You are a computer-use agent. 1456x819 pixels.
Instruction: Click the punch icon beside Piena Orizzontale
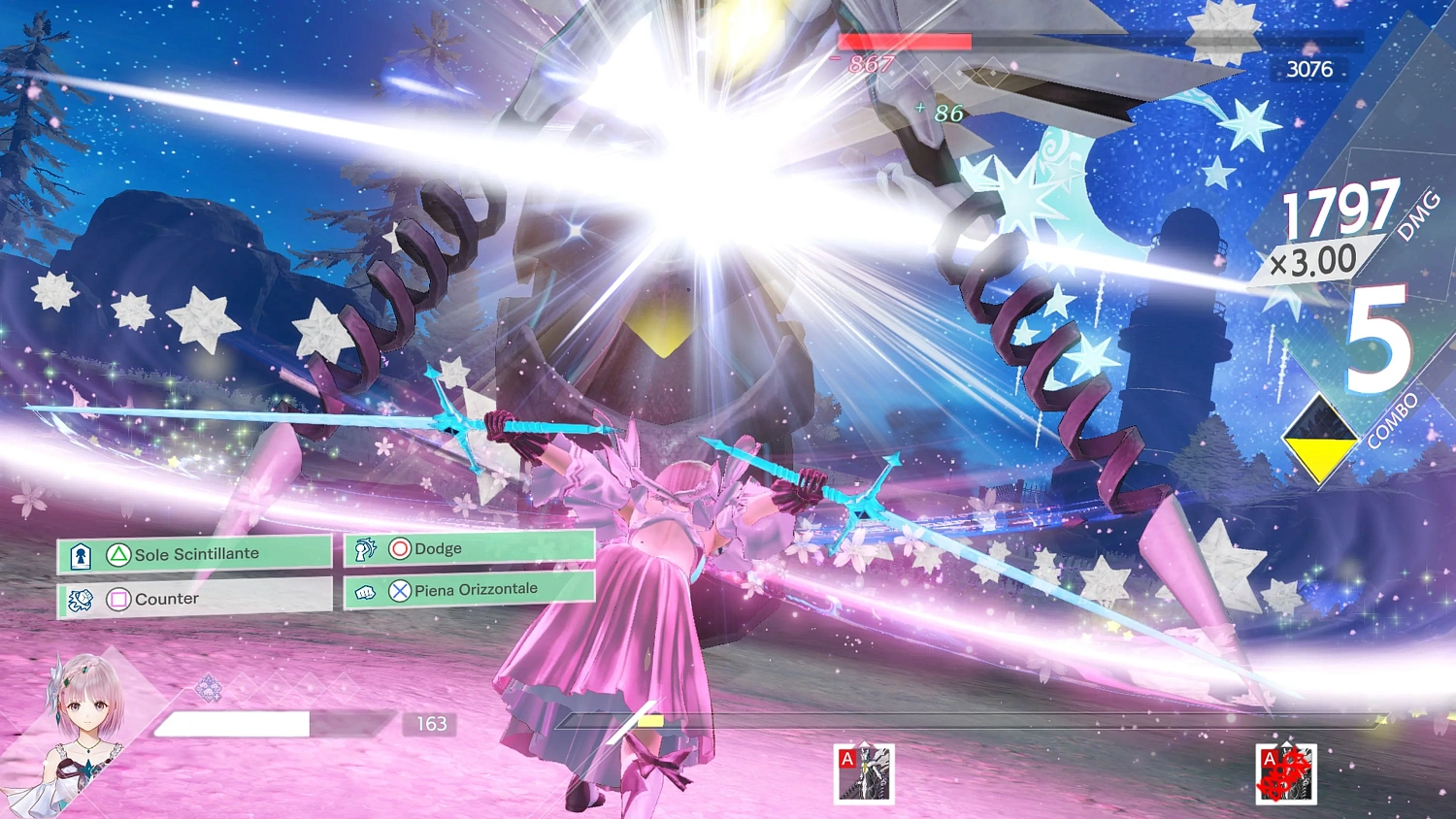tap(367, 589)
